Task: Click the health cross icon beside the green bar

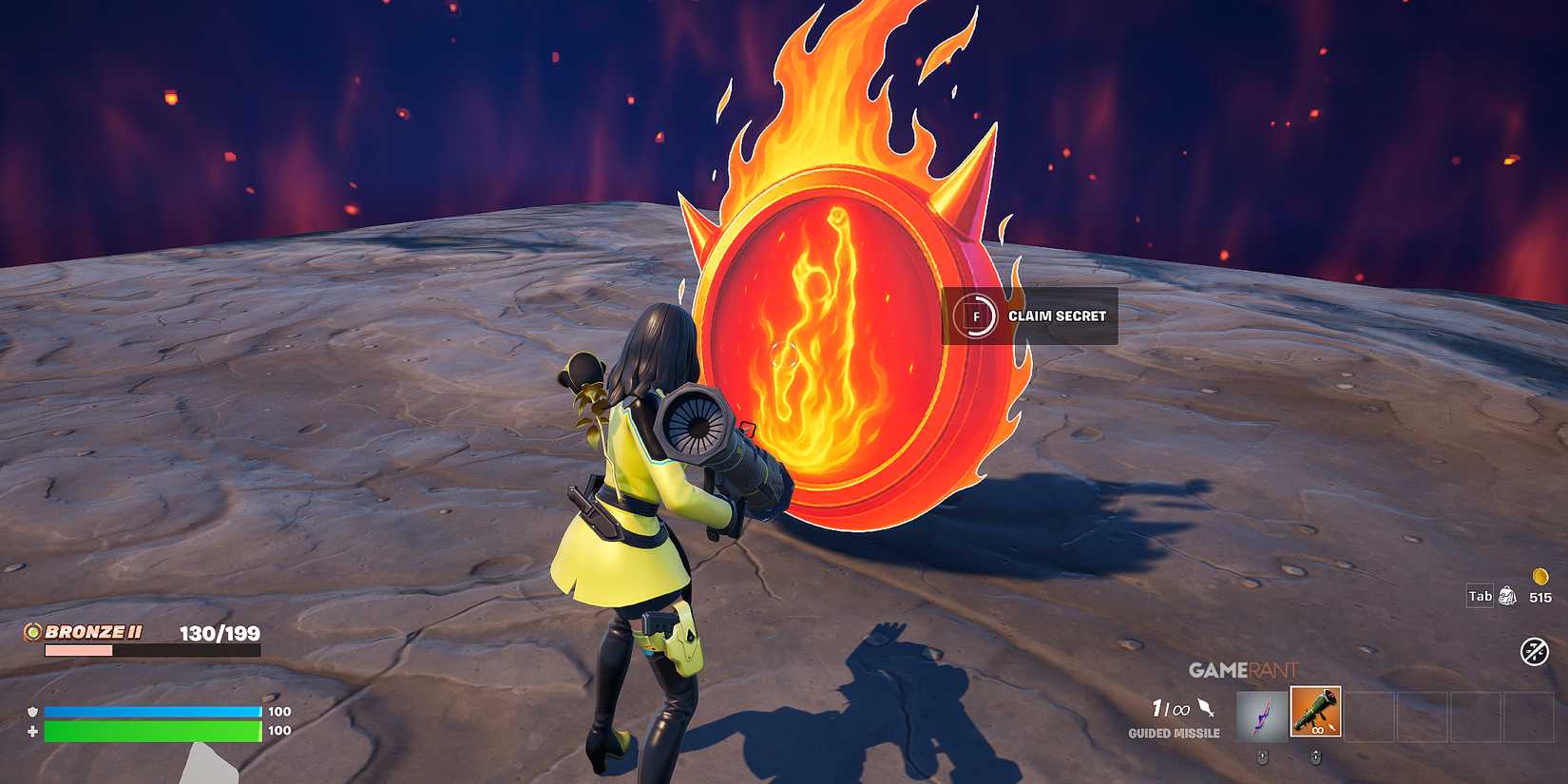Action: [x=32, y=731]
